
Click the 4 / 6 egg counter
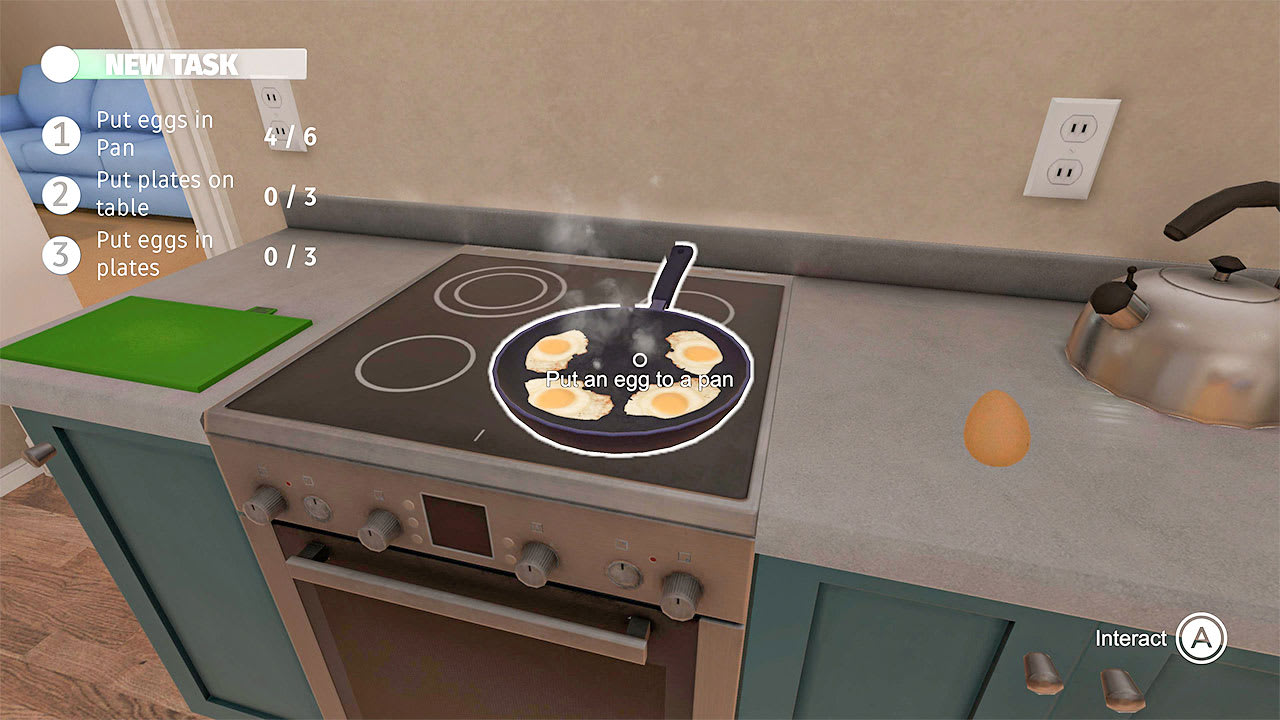point(290,136)
